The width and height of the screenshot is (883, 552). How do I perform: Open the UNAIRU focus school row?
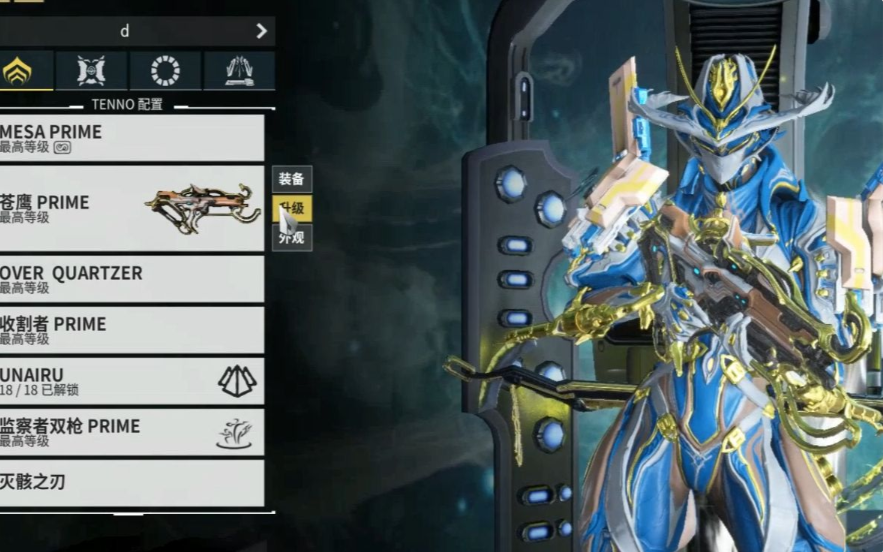pyautogui.click(x=130, y=381)
